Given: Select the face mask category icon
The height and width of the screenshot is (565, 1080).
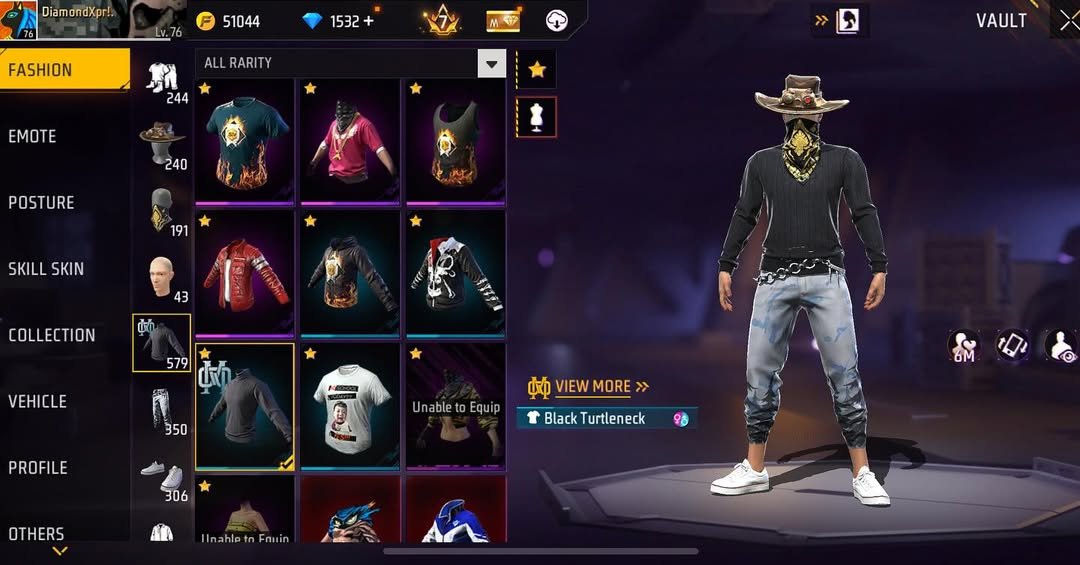Looking at the screenshot, I should point(162,210).
